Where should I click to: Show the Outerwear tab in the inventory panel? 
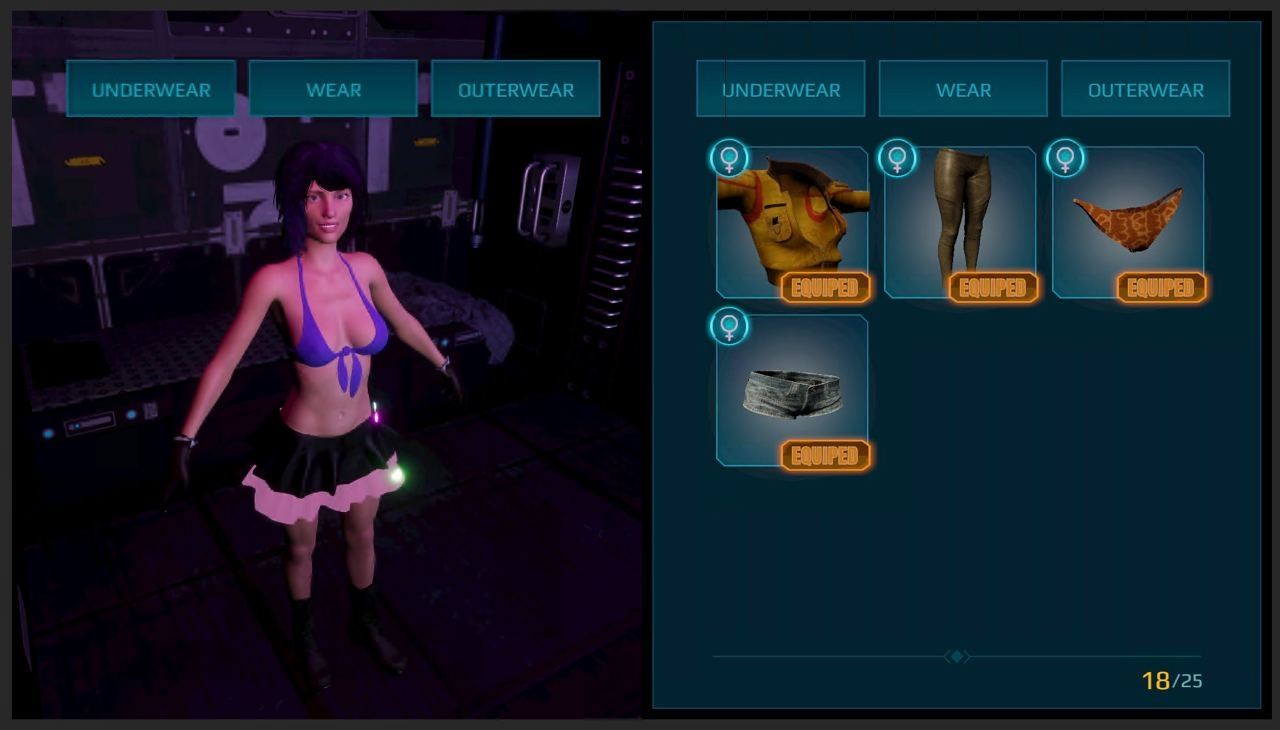point(1145,89)
